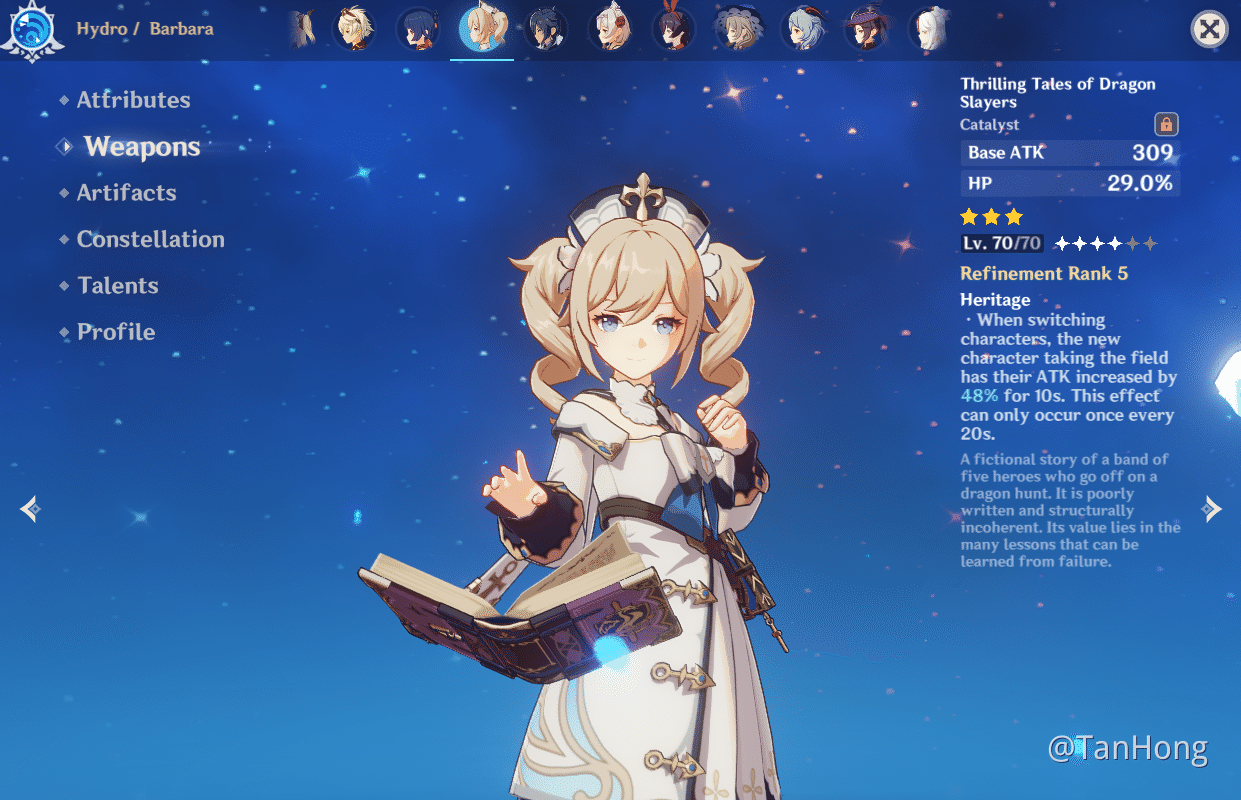Toggle the weapon lock icon
This screenshot has height=800, width=1241.
click(1166, 124)
